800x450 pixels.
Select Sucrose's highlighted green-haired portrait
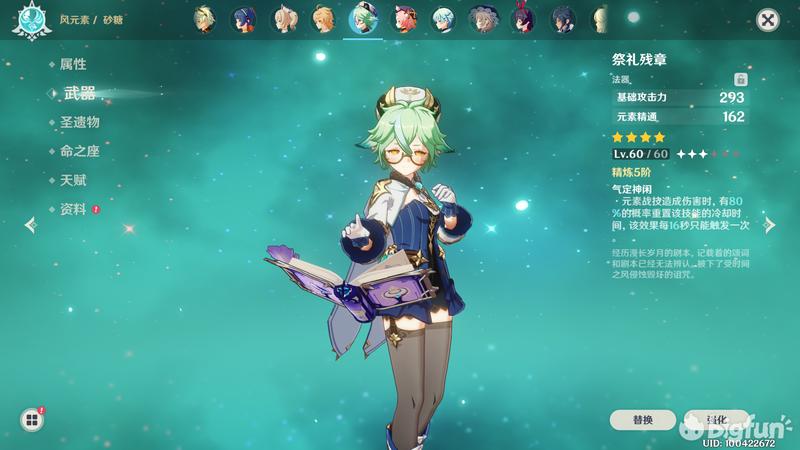(362, 19)
